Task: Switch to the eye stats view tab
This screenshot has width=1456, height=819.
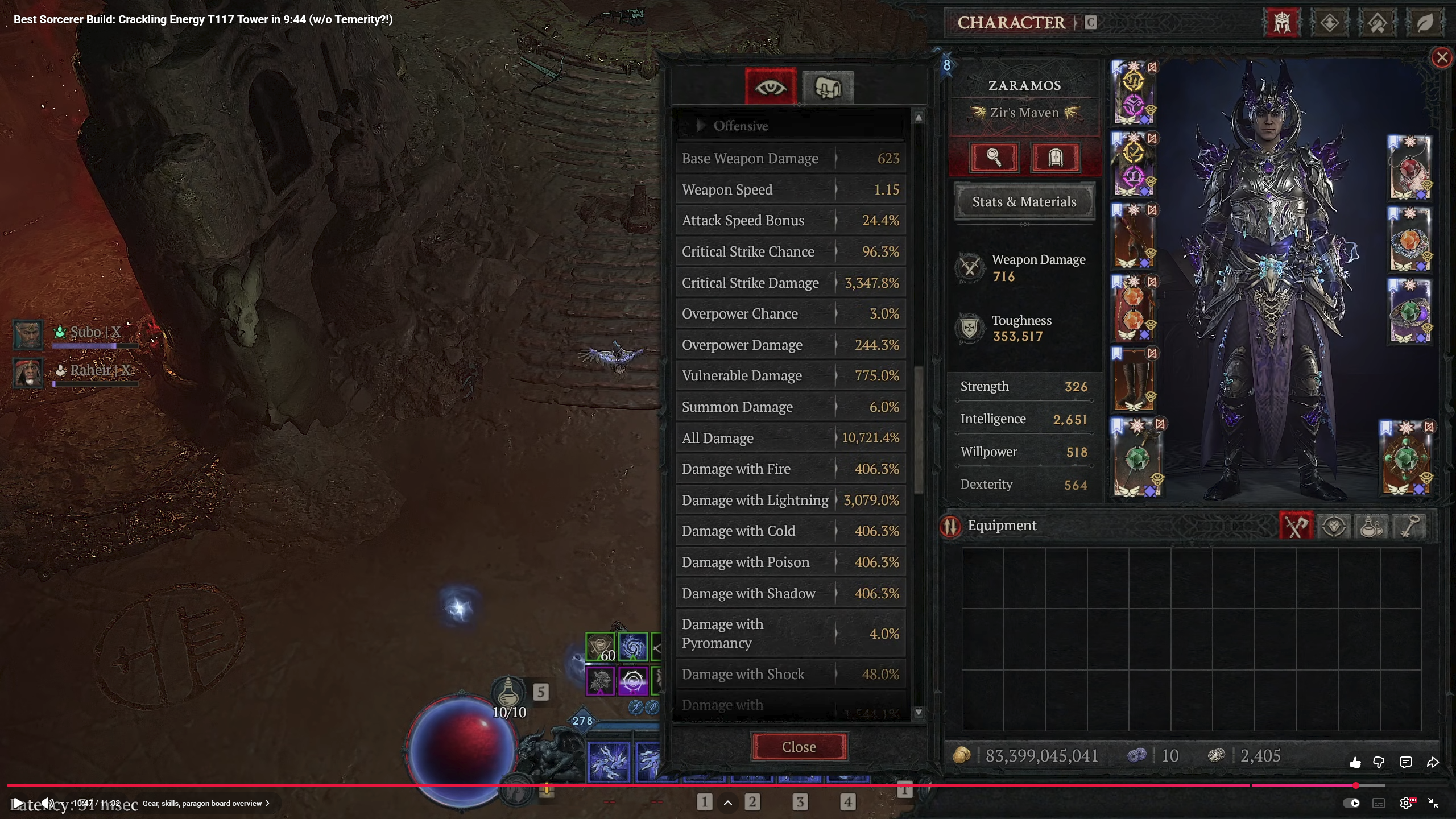Action: [x=771, y=88]
